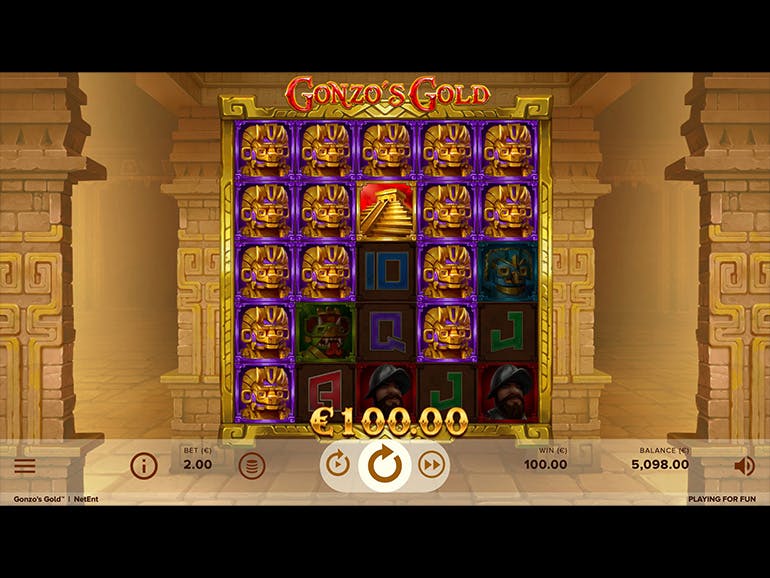Open the hamburger menu
Viewport: 770px width, 578px height.
(x=25, y=466)
